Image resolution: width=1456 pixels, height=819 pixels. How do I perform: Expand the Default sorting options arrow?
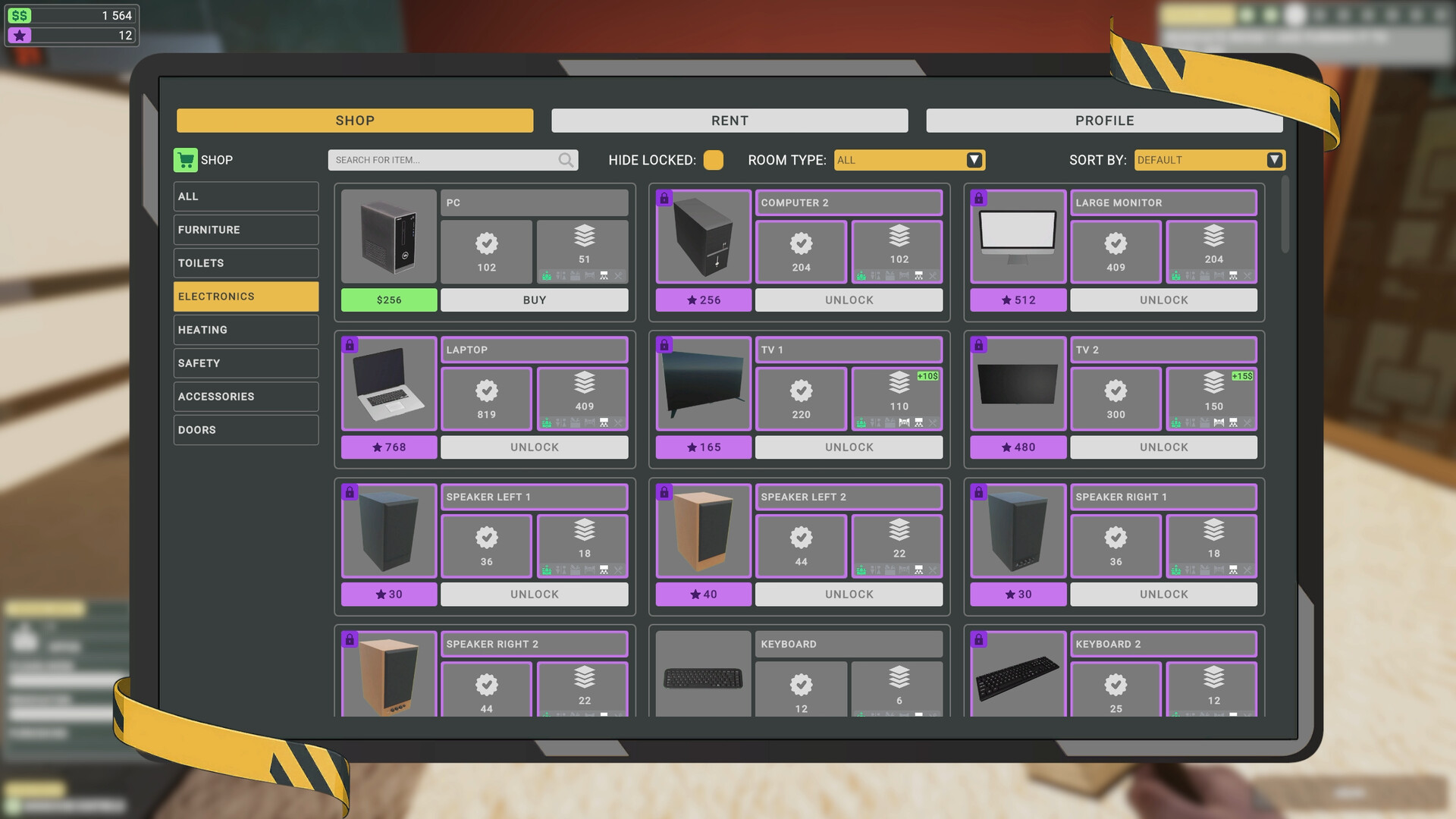1275,160
